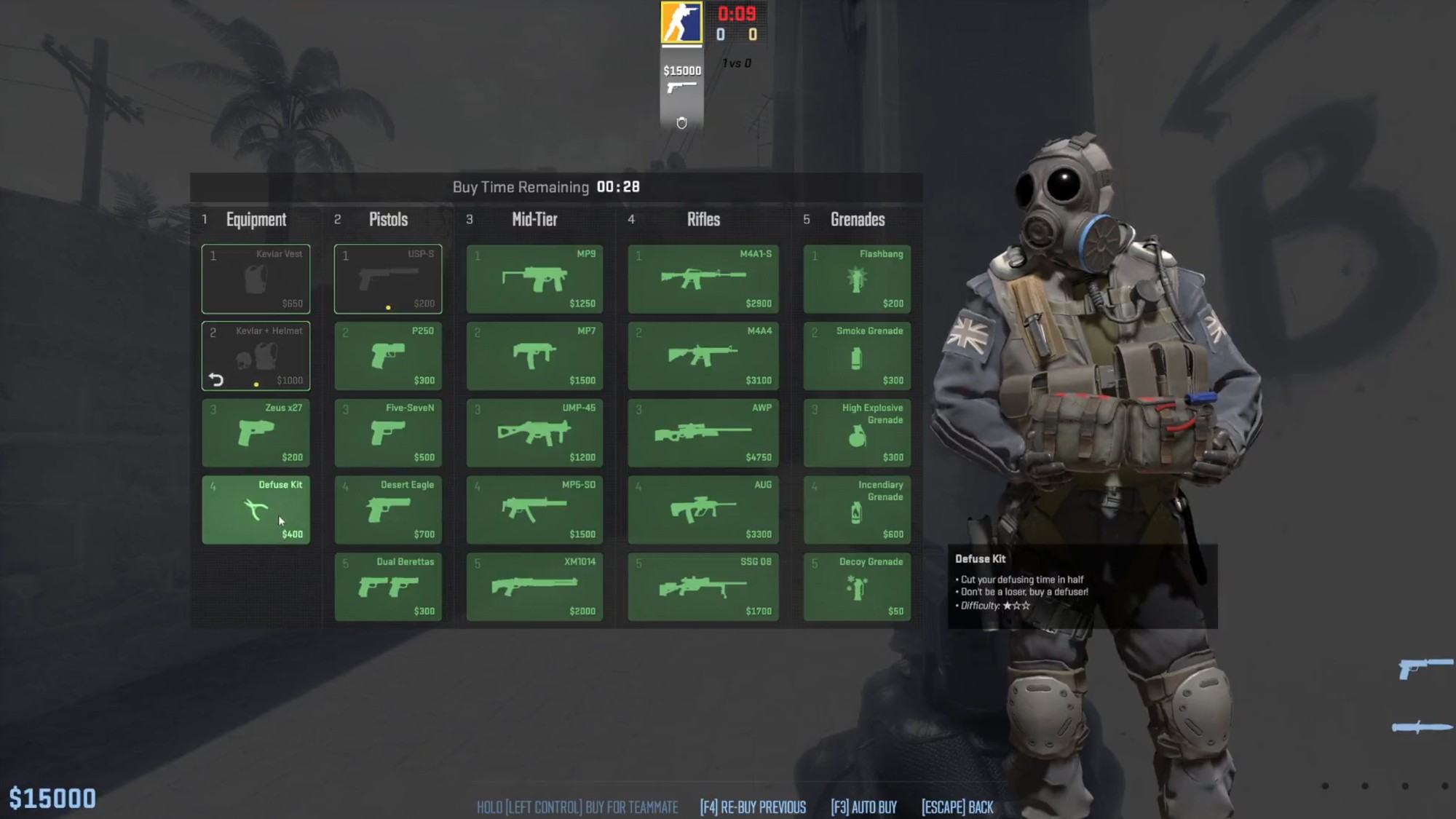Buy the High Explosive Grenade
1456x819 pixels.
coord(857,432)
